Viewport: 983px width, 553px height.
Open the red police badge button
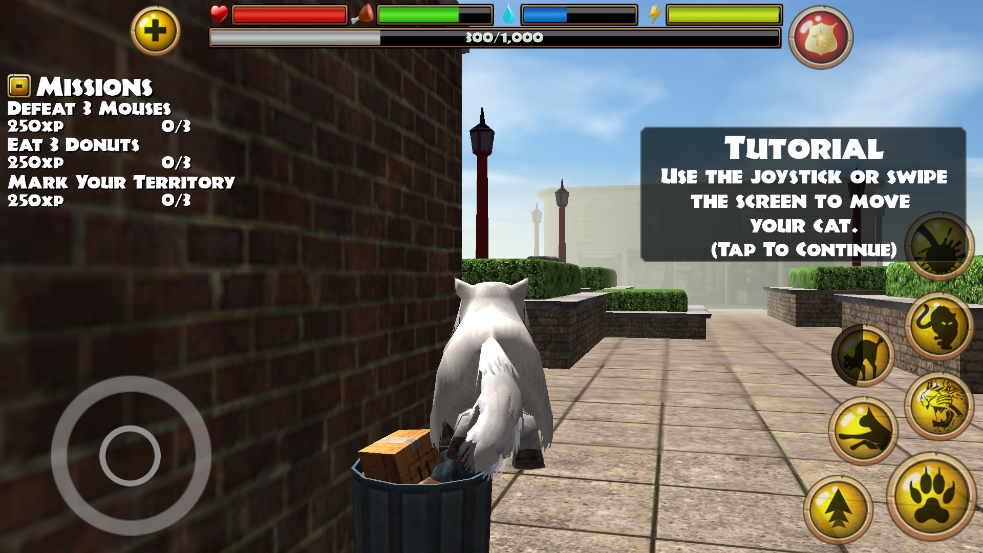820,38
